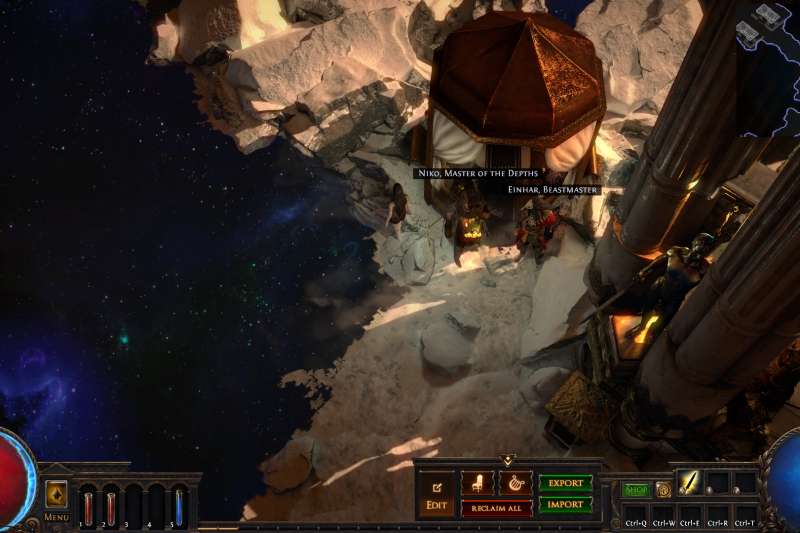This screenshot has width=800, height=533.
Task: Open the Menu button
Action: 56,494
